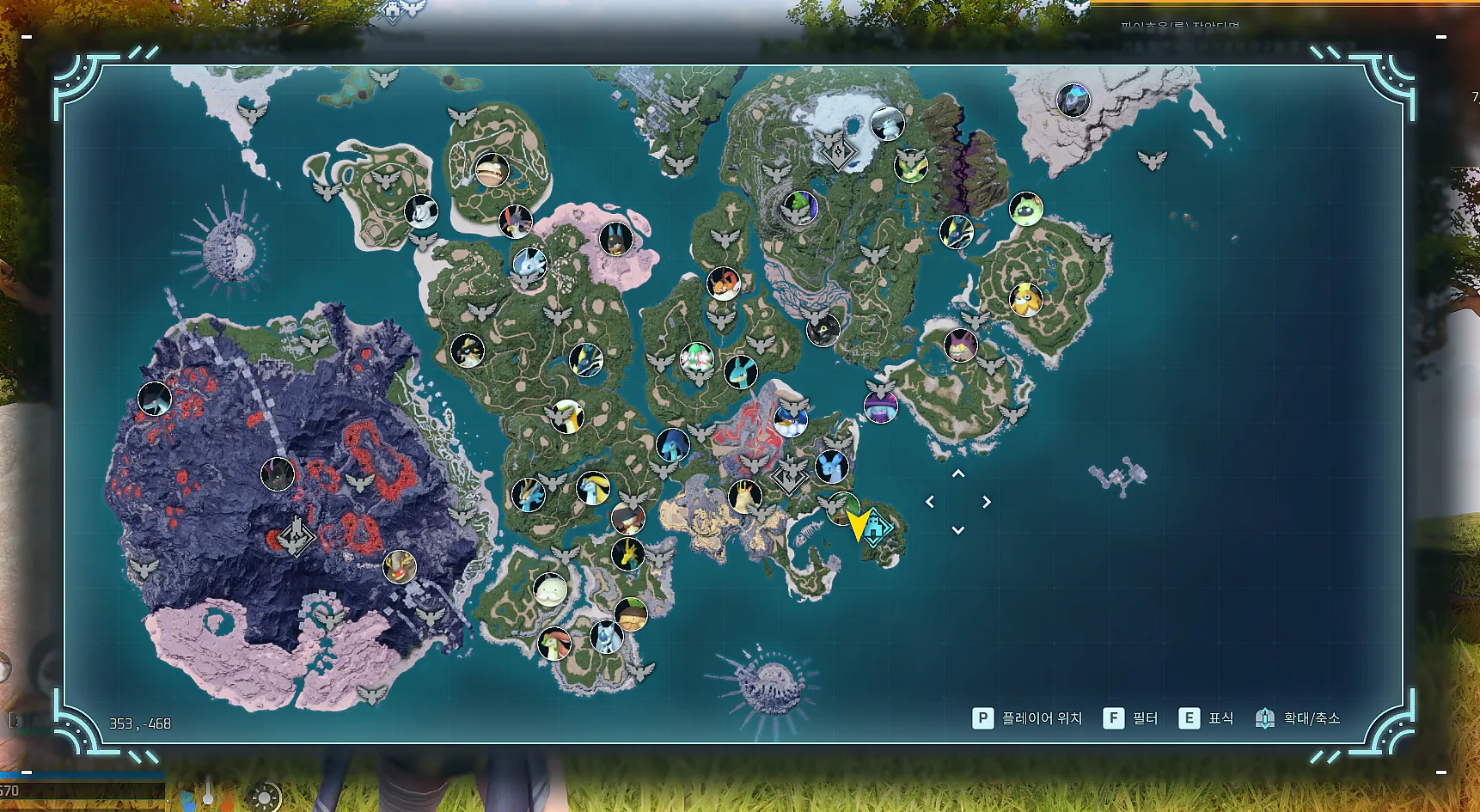
Task: Select the cyan base camp marker
Action: 876,528
